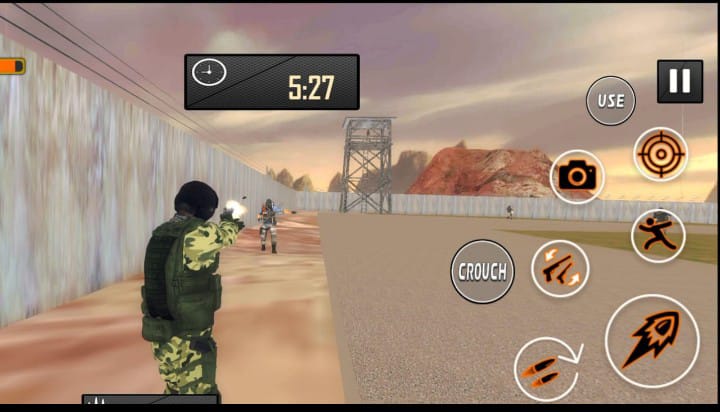Tap the running man sprint button
This screenshot has width=720, height=412.
(x=657, y=236)
